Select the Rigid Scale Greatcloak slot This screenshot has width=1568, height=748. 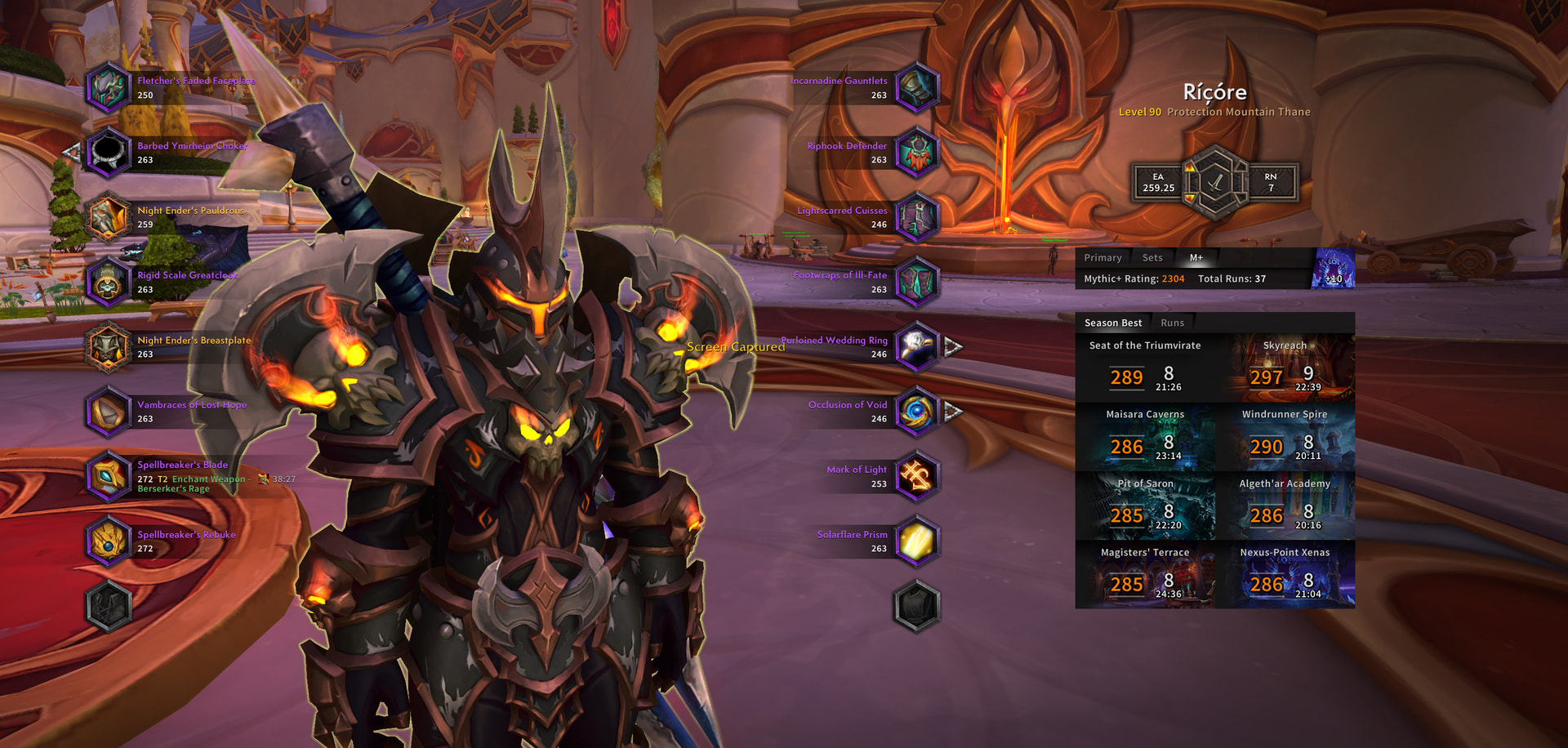109,282
